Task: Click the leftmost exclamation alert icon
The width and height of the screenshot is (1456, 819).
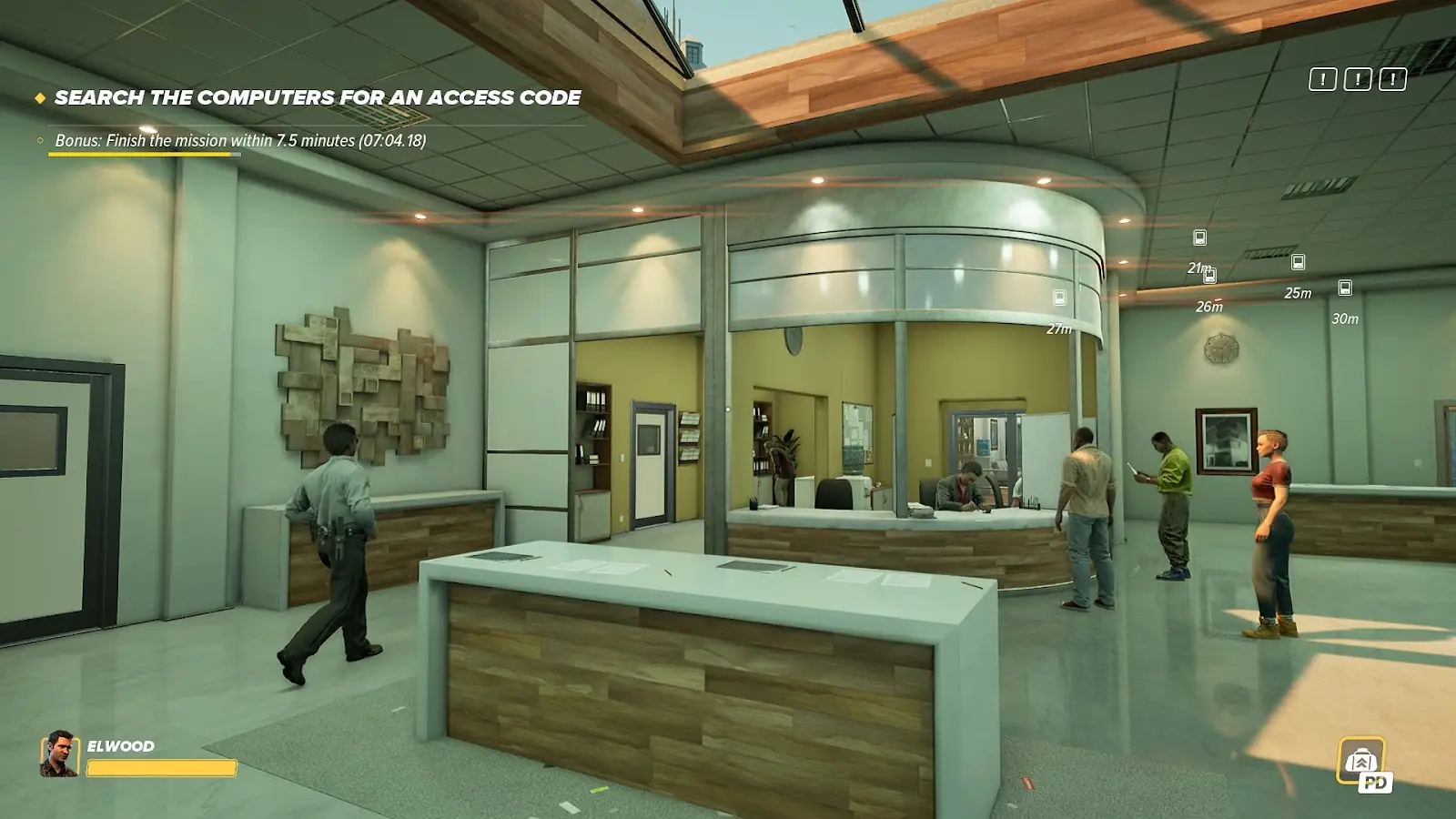Action: point(1322,79)
